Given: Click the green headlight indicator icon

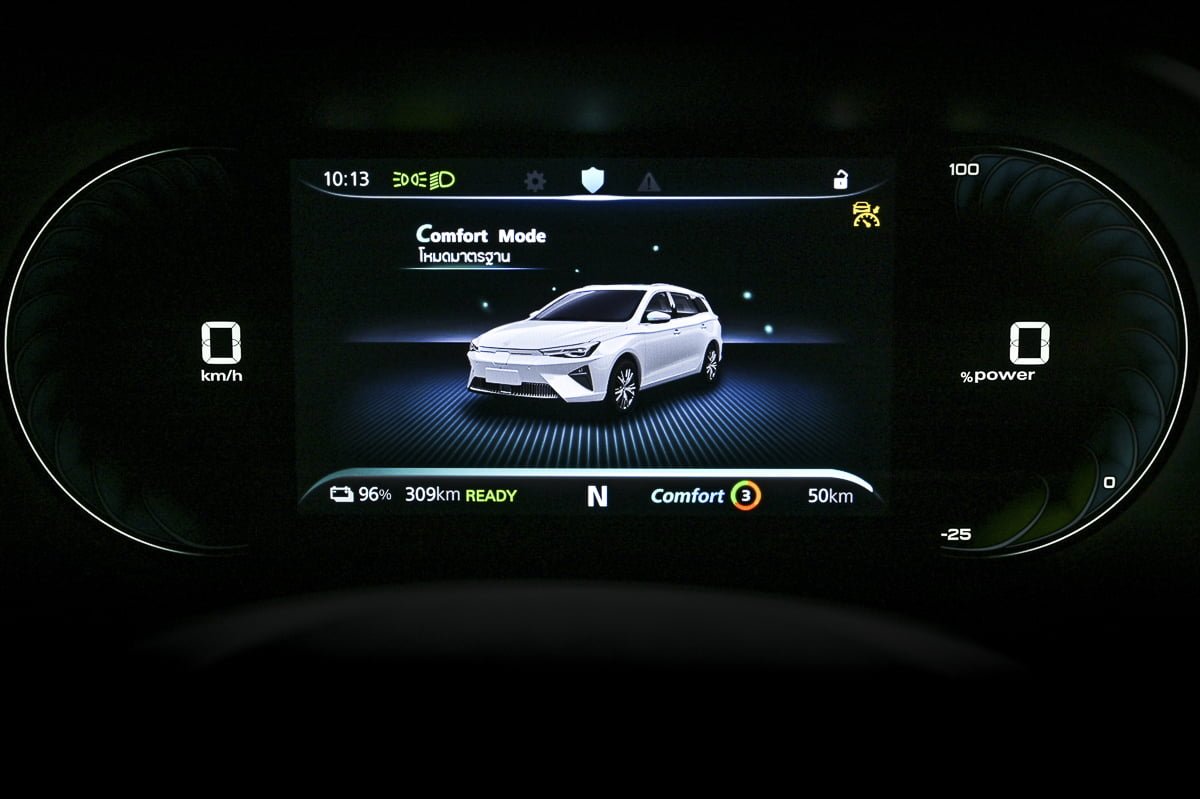Looking at the screenshot, I should coord(424,180).
